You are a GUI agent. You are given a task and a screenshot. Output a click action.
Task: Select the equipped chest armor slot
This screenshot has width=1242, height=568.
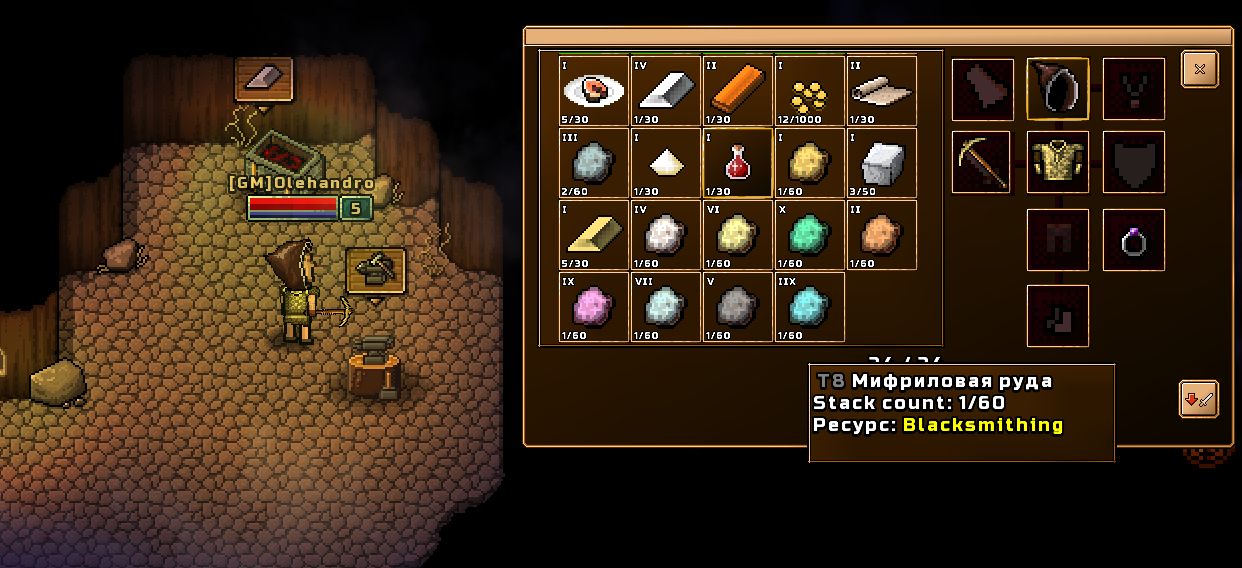pos(1058,162)
